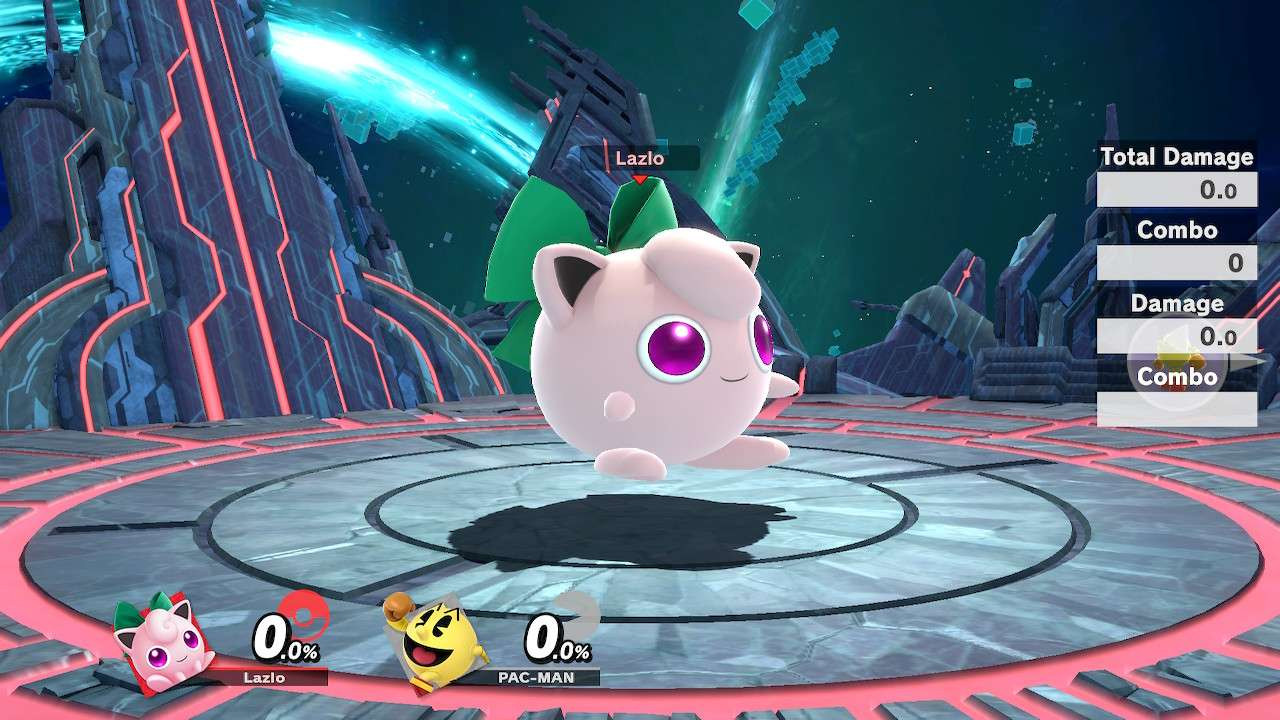
Task: Expand the Damage readout panel
Action: [1177, 304]
